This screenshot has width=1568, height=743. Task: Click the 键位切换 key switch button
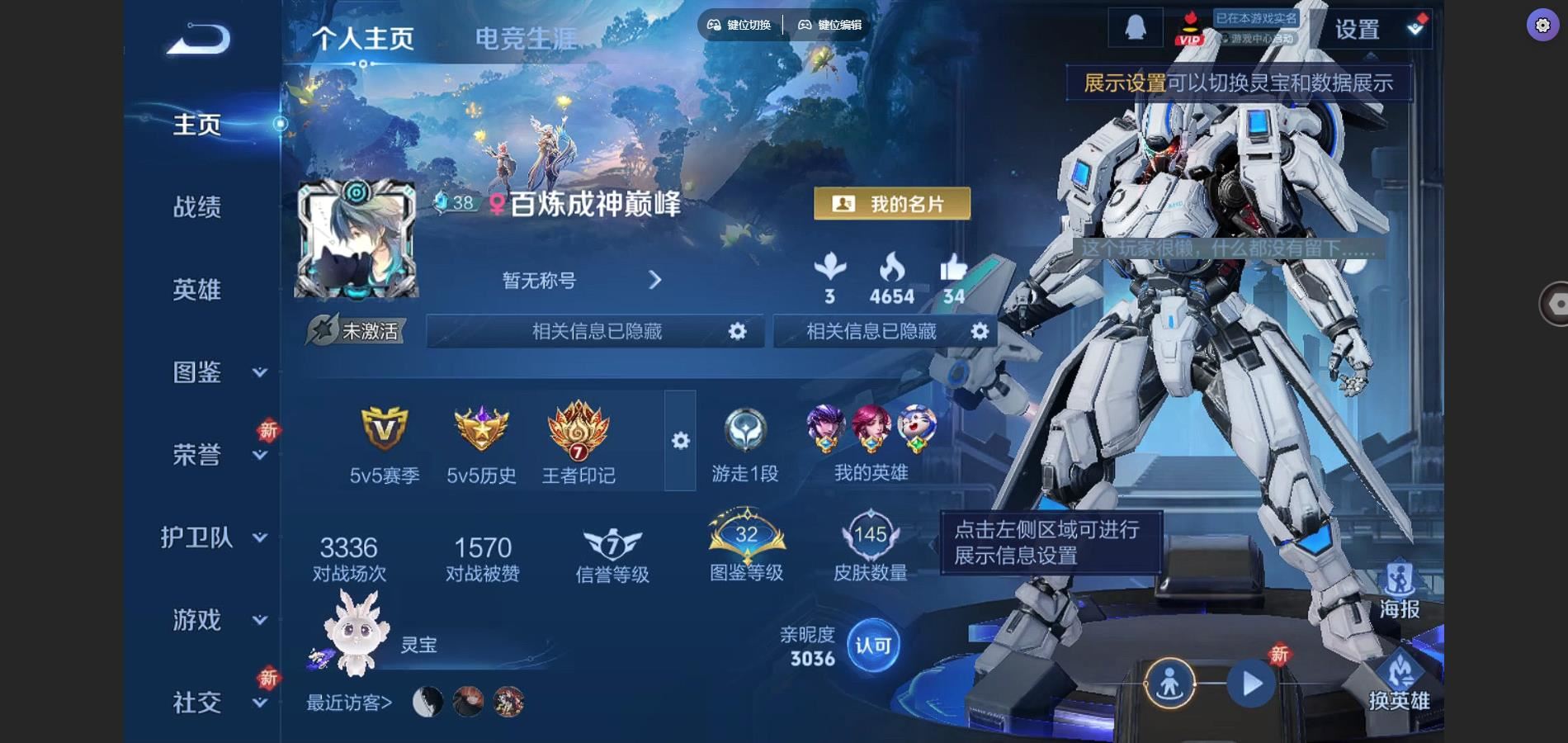tap(739, 25)
